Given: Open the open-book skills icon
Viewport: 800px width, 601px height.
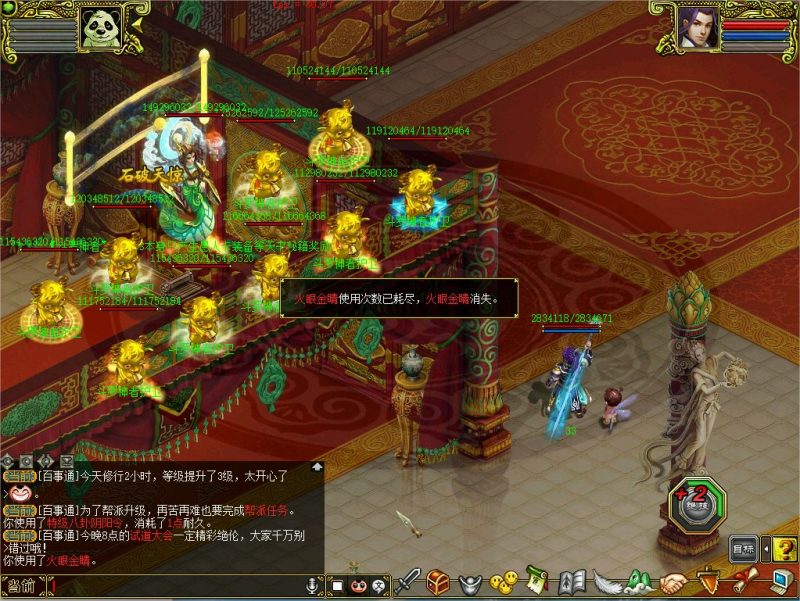Looking at the screenshot, I should 572,581.
